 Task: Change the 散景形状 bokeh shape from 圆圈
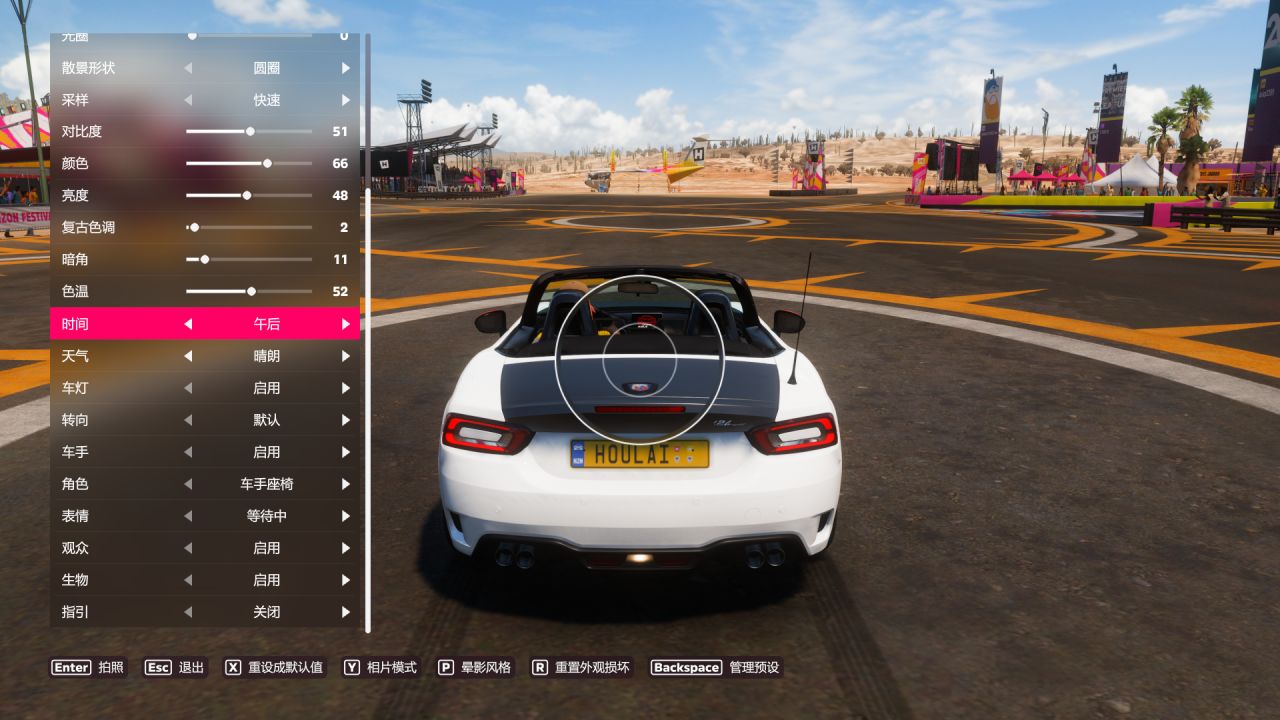tap(346, 68)
